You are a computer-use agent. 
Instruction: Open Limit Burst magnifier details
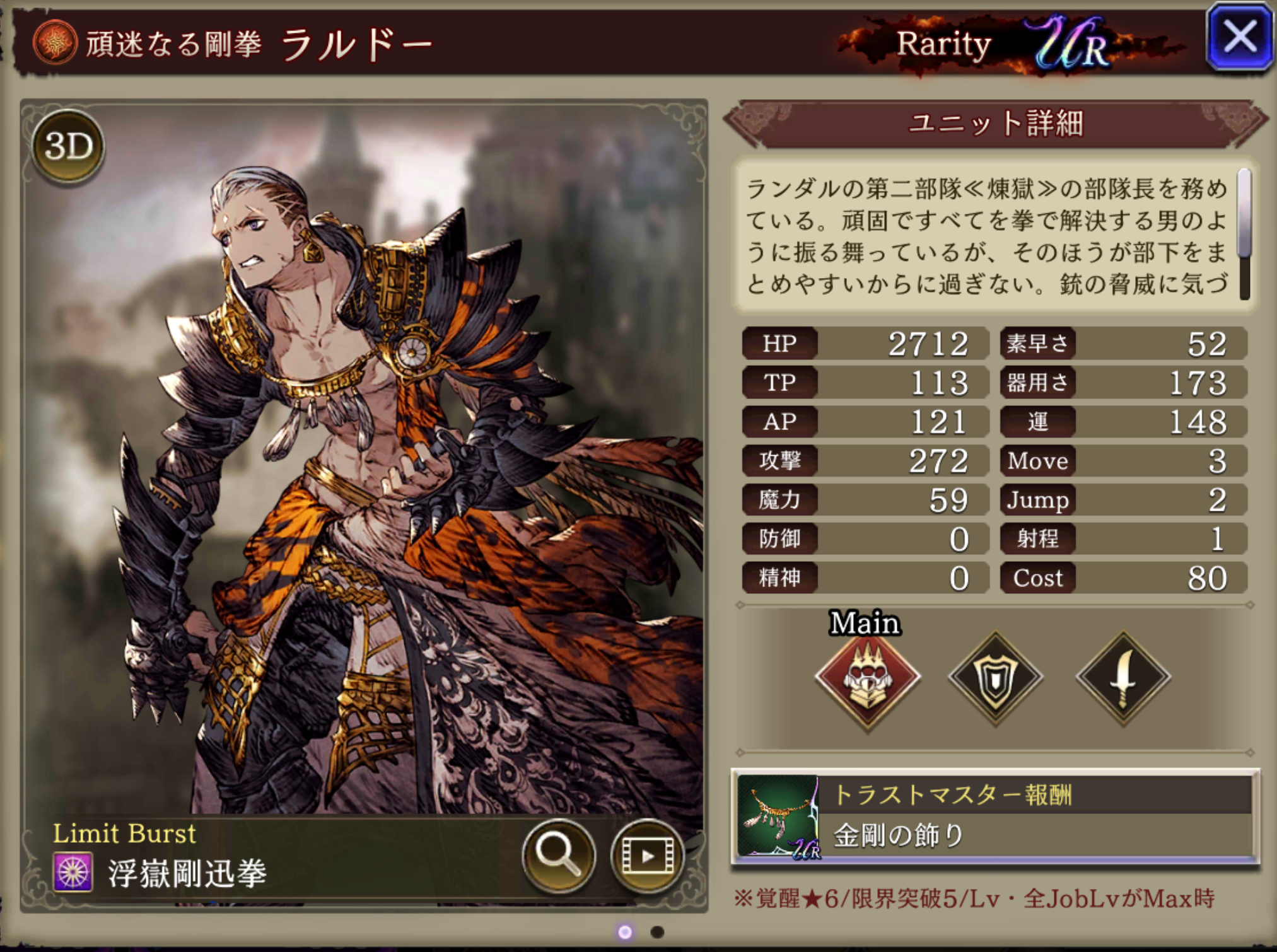tap(559, 855)
